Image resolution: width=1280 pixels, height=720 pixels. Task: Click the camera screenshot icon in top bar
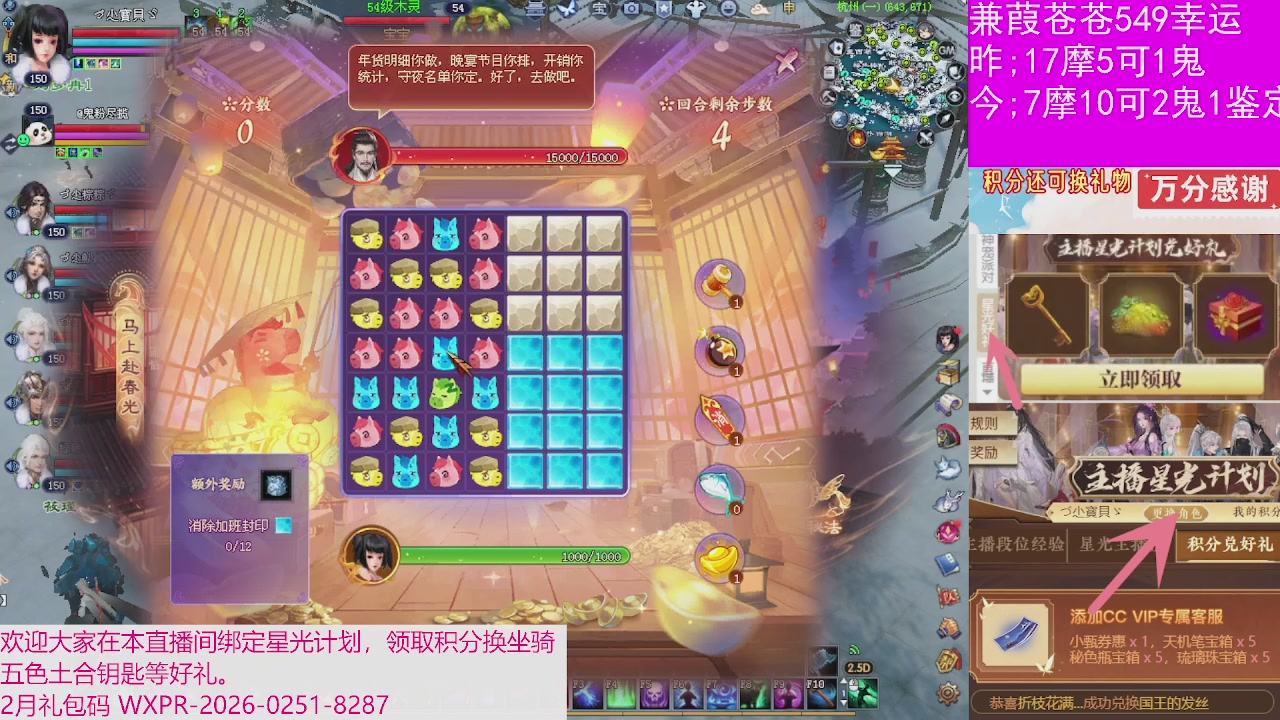point(629,8)
